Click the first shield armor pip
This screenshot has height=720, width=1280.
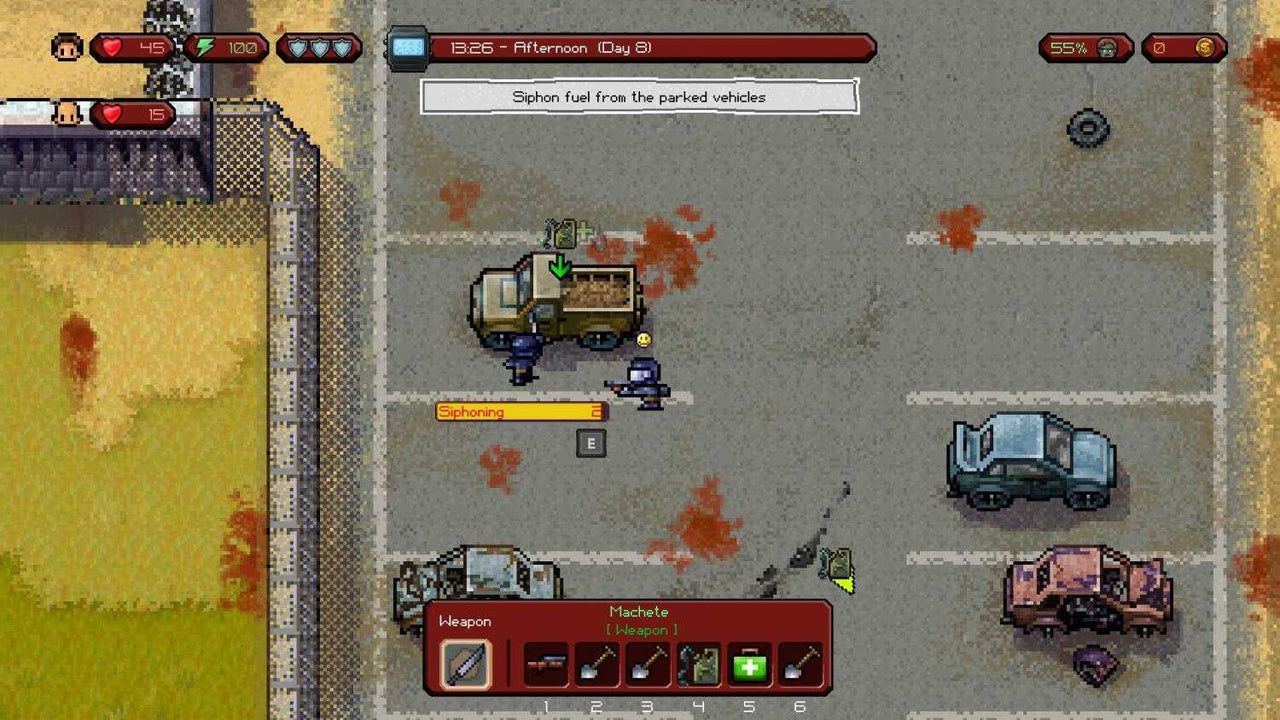click(297, 47)
